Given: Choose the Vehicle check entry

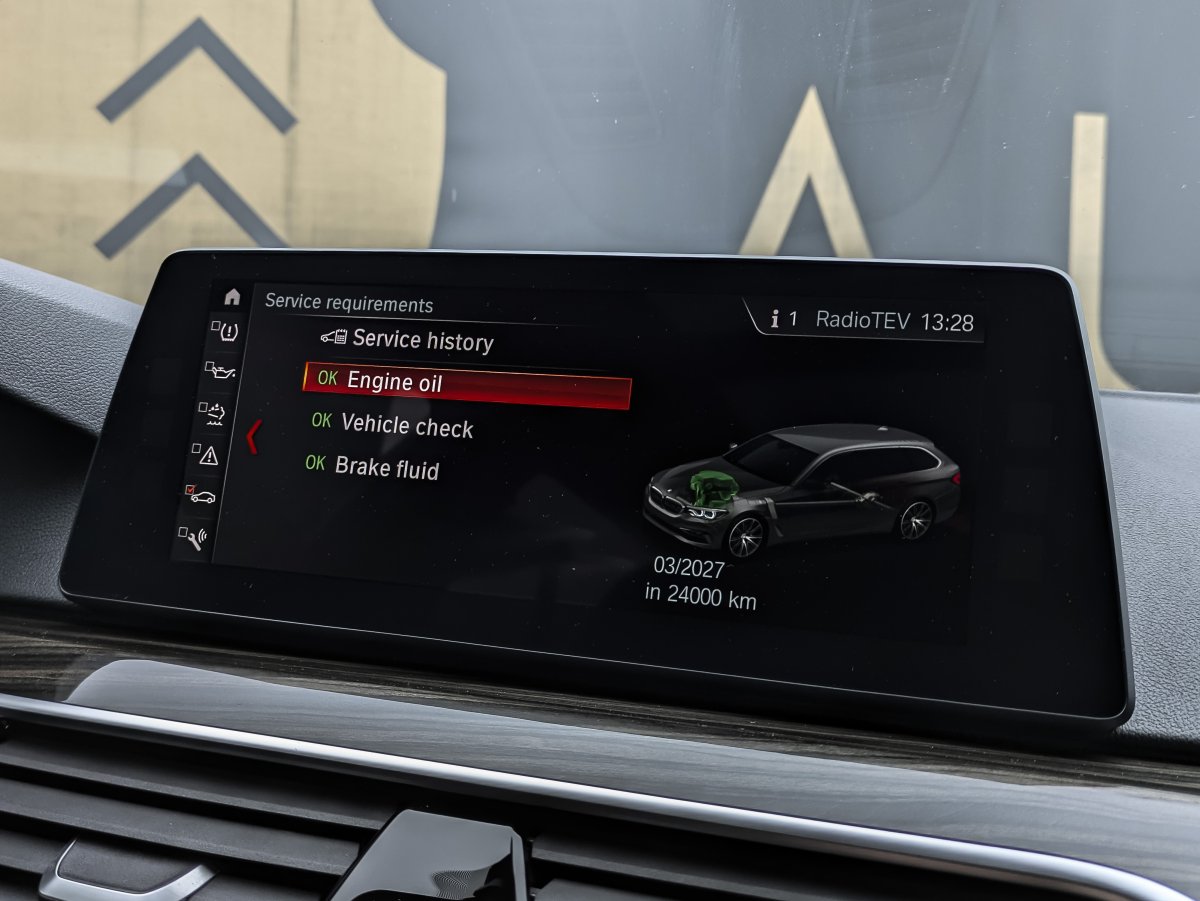Looking at the screenshot, I should click(406, 426).
